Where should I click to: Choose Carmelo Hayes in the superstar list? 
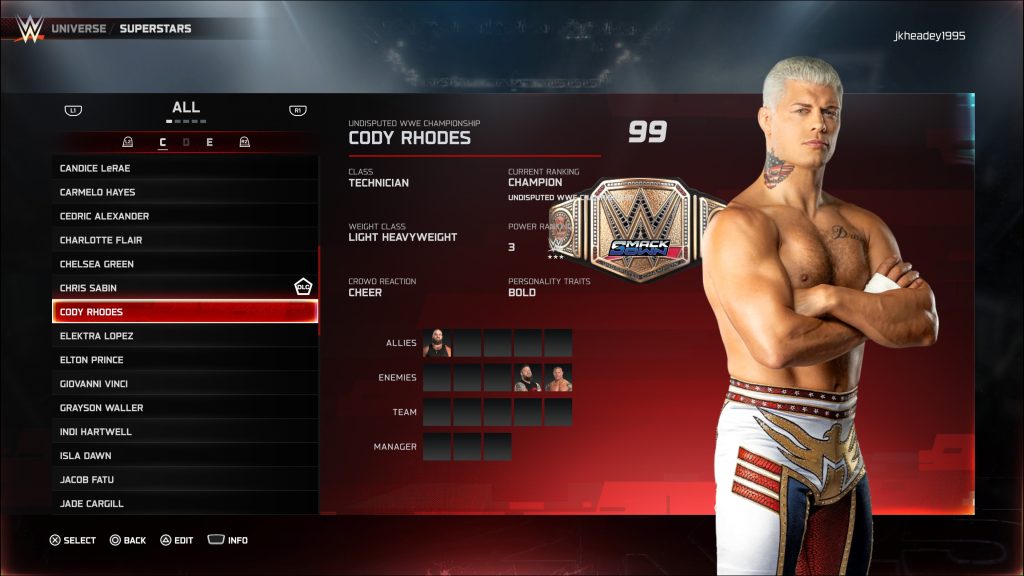(x=185, y=192)
